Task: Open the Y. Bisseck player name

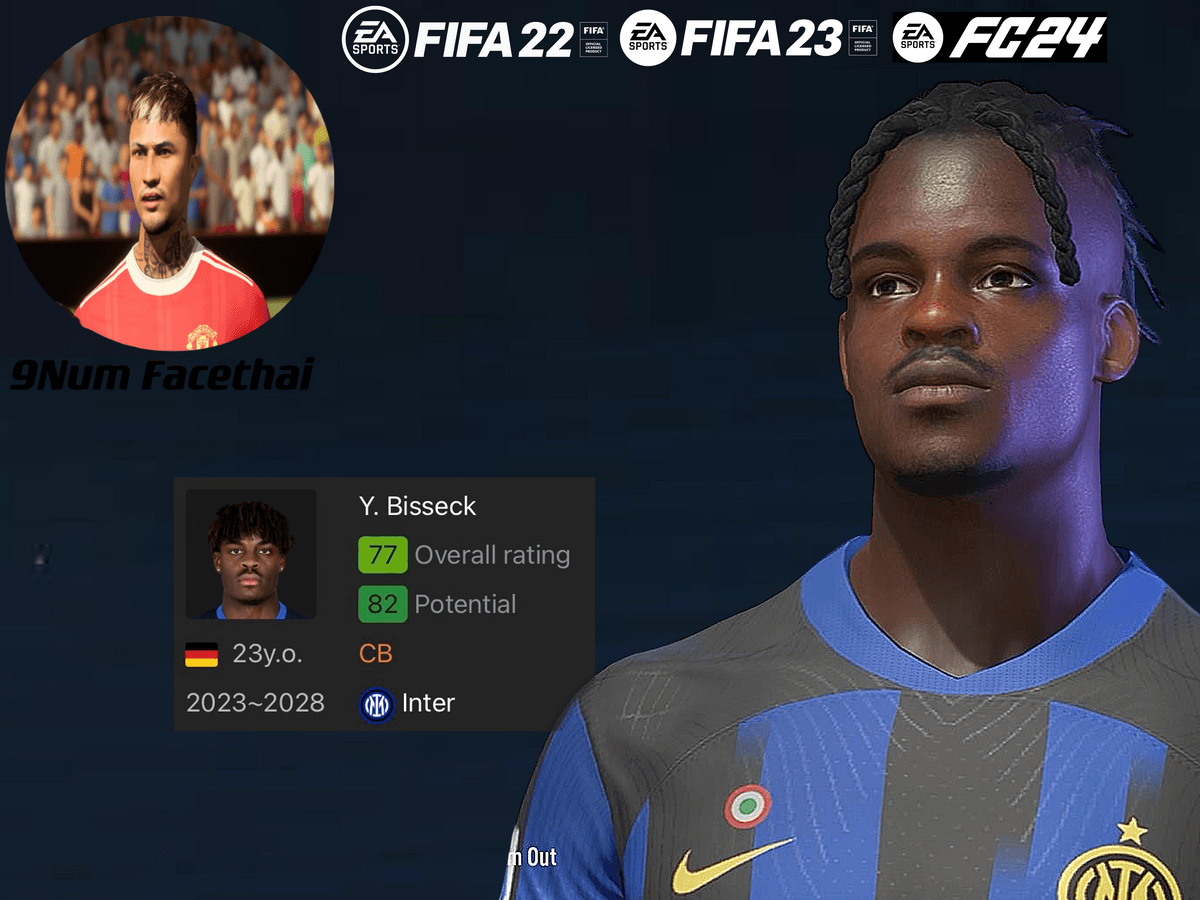Action: (417, 506)
